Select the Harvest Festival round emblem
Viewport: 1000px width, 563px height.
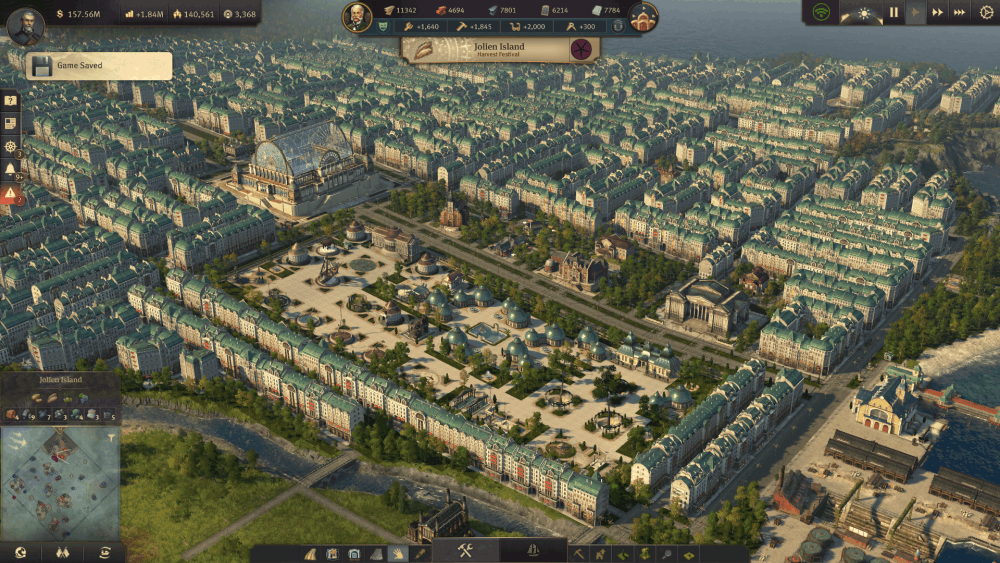[581, 49]
